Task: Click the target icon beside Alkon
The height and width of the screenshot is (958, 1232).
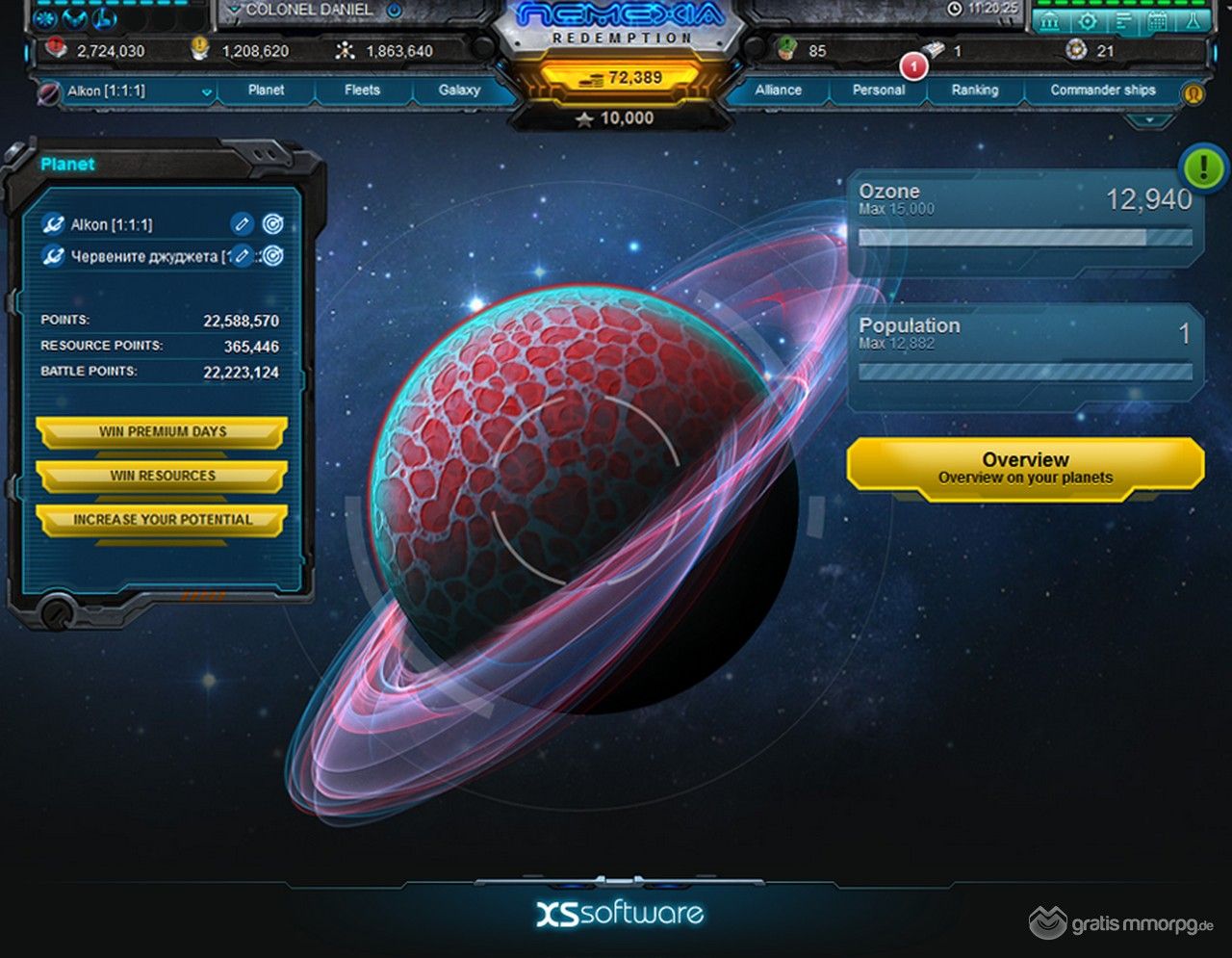Action: [x=273, y=224]
